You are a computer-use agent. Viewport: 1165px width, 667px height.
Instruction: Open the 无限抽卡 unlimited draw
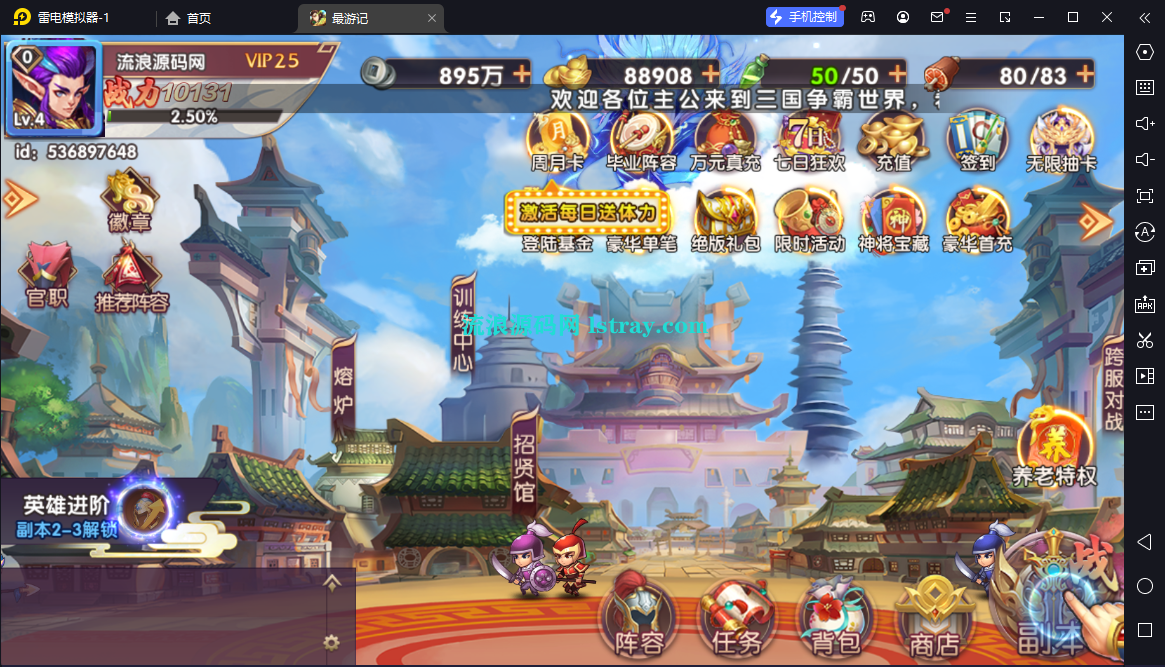tap(1063, 139)
